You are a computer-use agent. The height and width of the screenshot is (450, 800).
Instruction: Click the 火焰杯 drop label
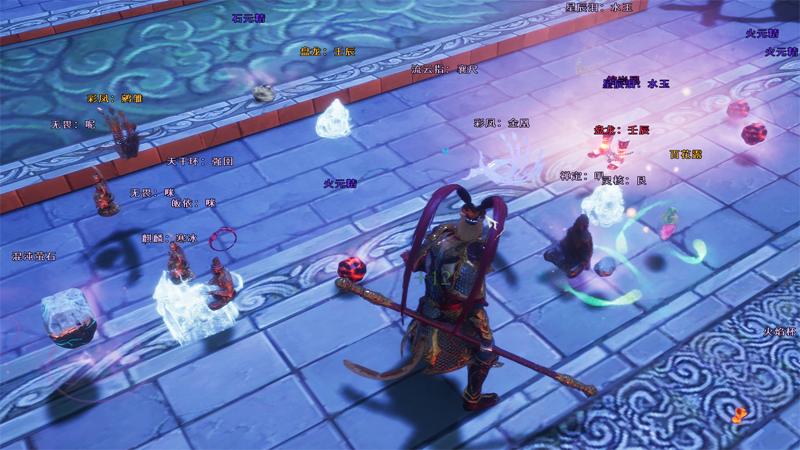(780, 332)
